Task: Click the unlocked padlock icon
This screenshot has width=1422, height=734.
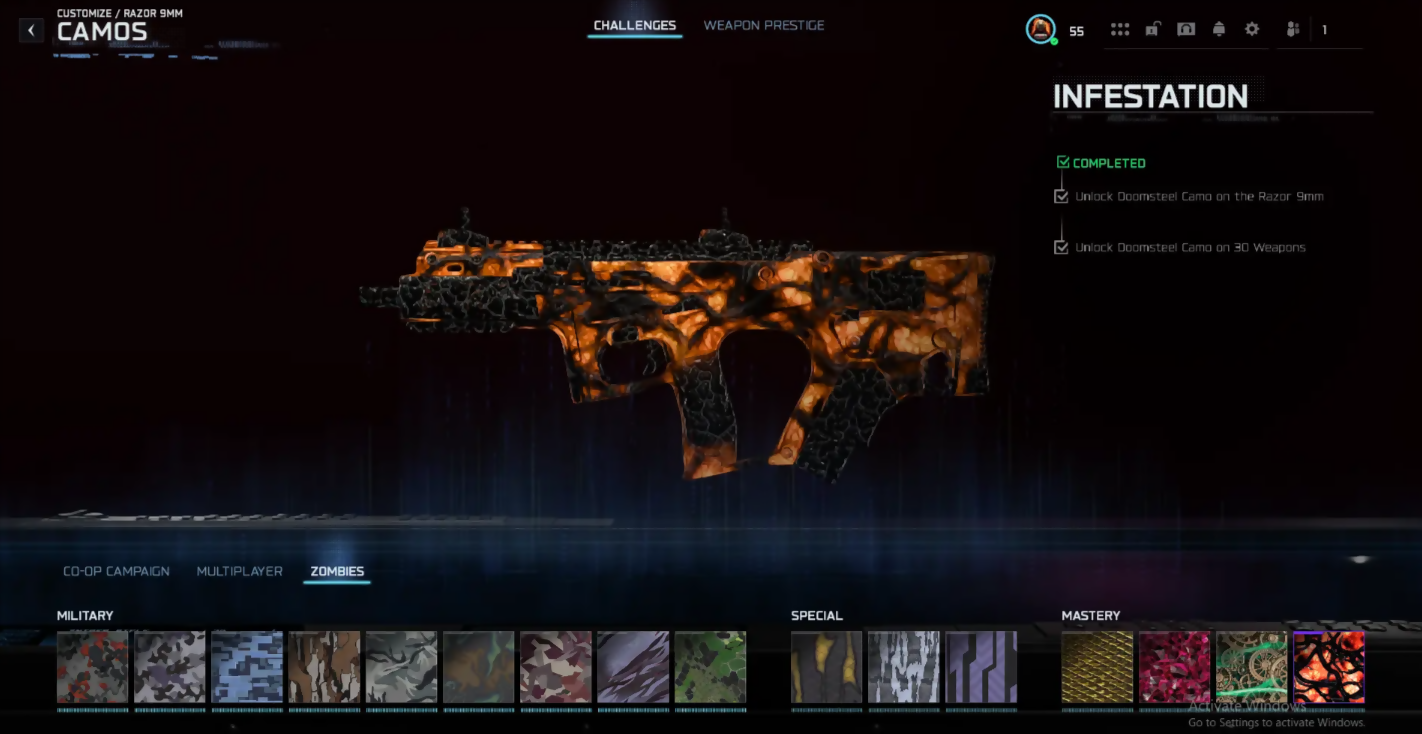Action: click(x=1152, y=29)
